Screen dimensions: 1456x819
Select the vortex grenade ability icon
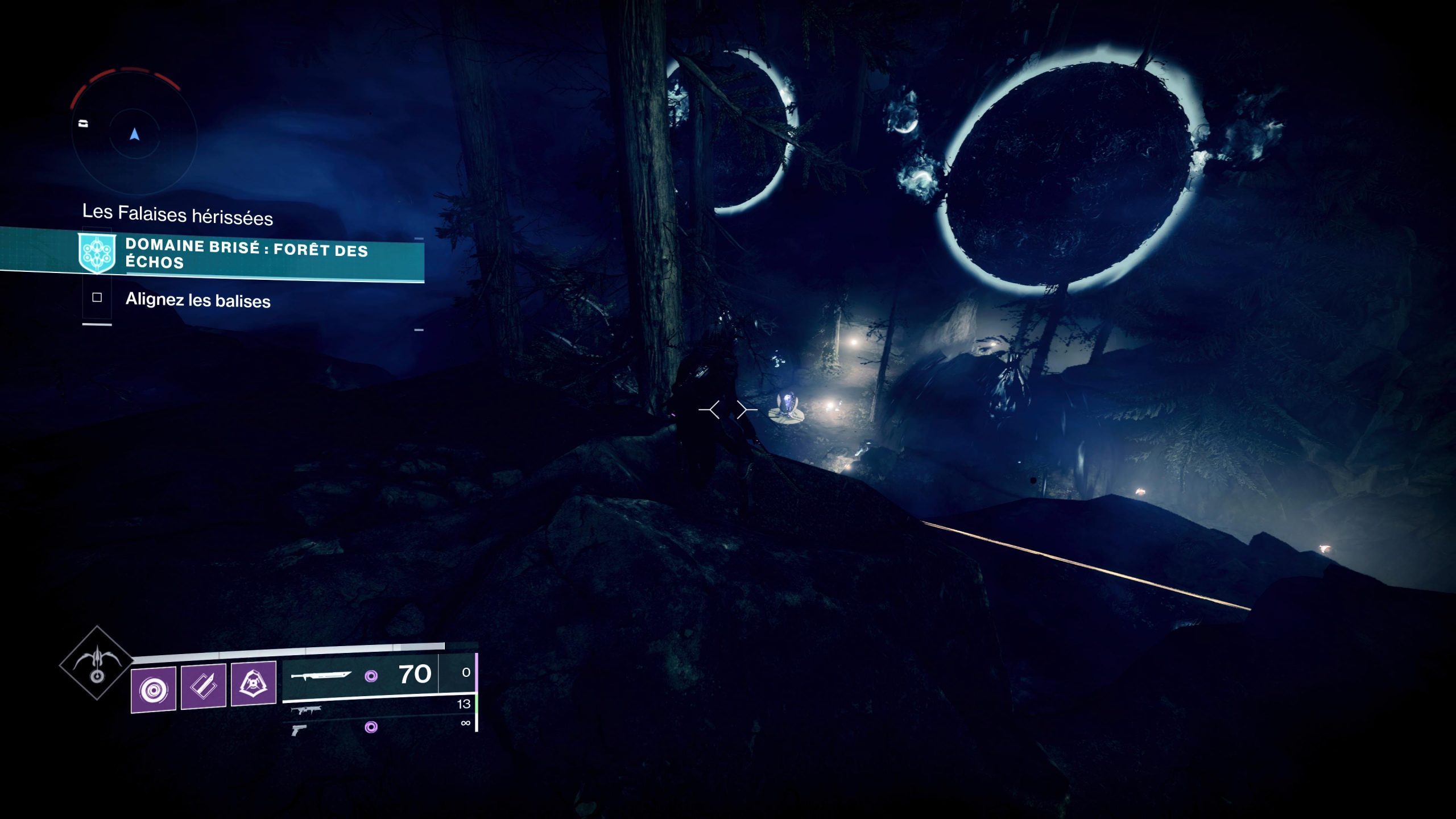coord(153,689)
